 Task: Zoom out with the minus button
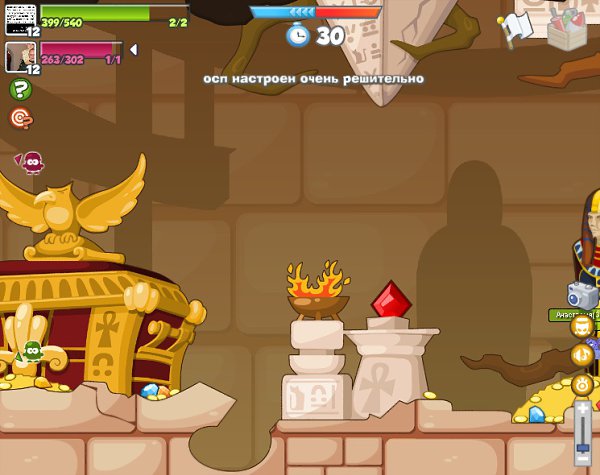(x=583, y=467)
